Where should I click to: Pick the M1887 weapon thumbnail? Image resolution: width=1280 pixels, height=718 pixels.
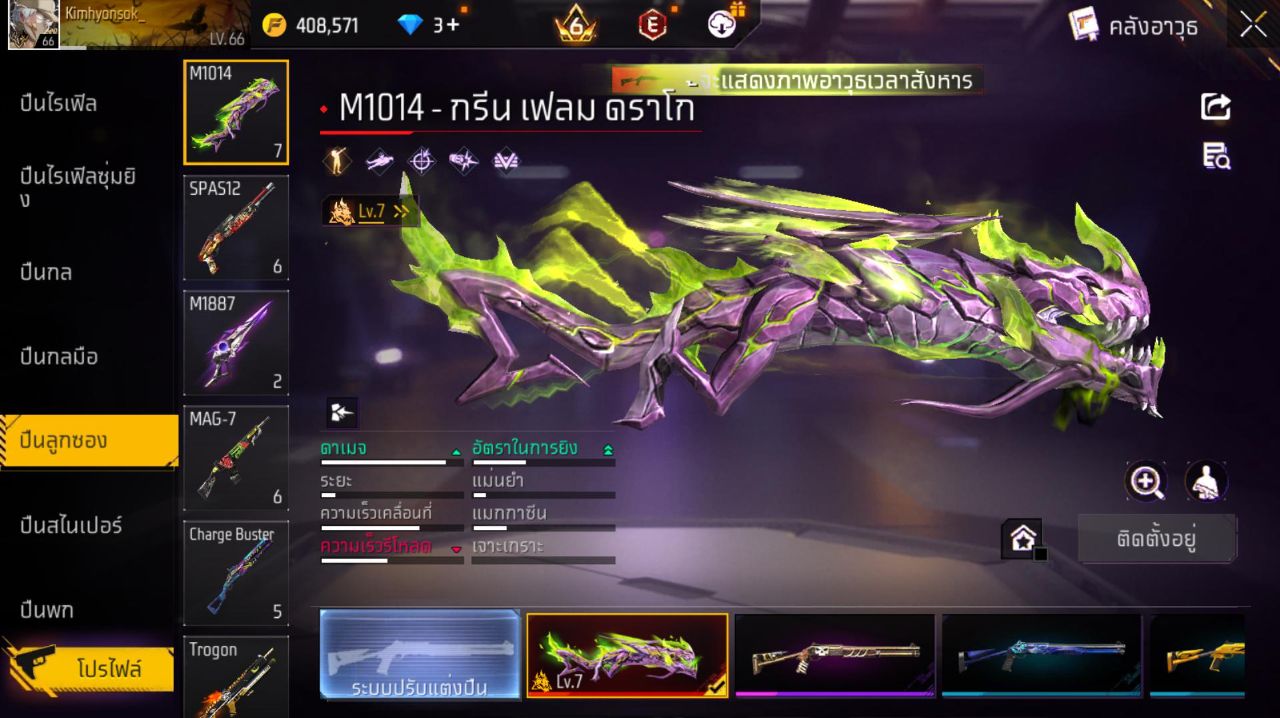tap(236, 343)
